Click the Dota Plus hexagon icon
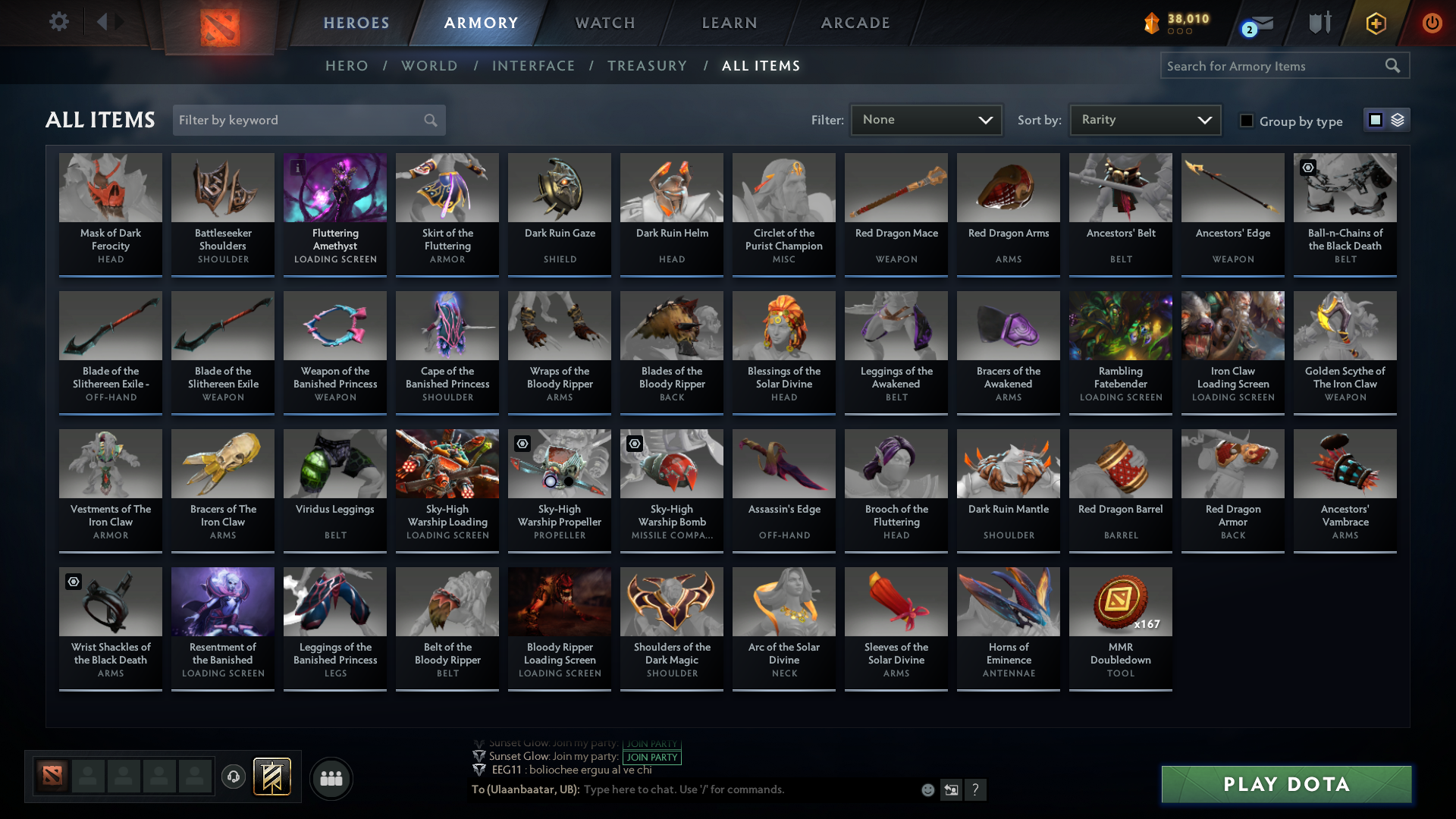 [x=1376, y=24]
